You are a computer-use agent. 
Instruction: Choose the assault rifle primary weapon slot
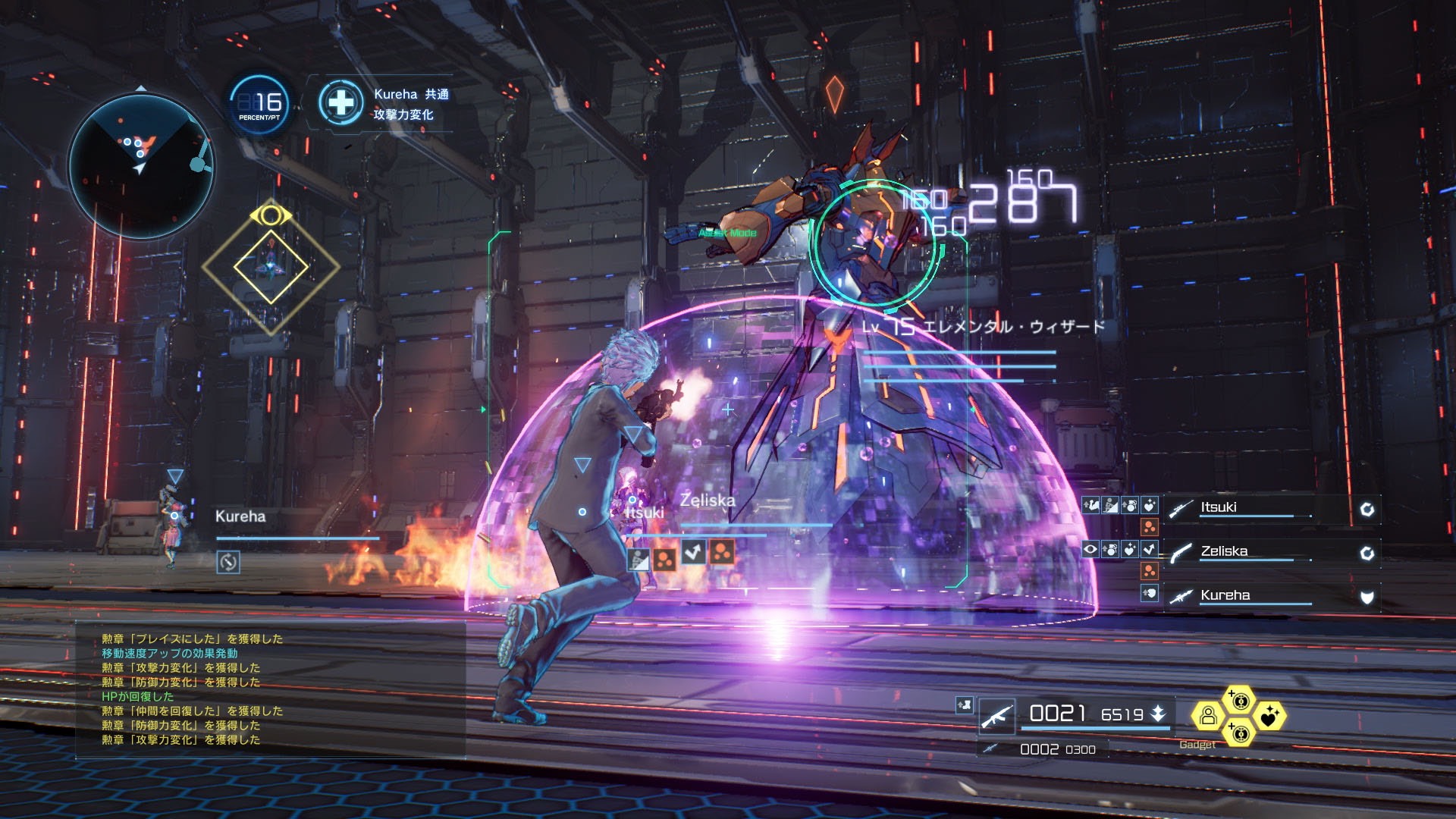(x=996, y=716)
